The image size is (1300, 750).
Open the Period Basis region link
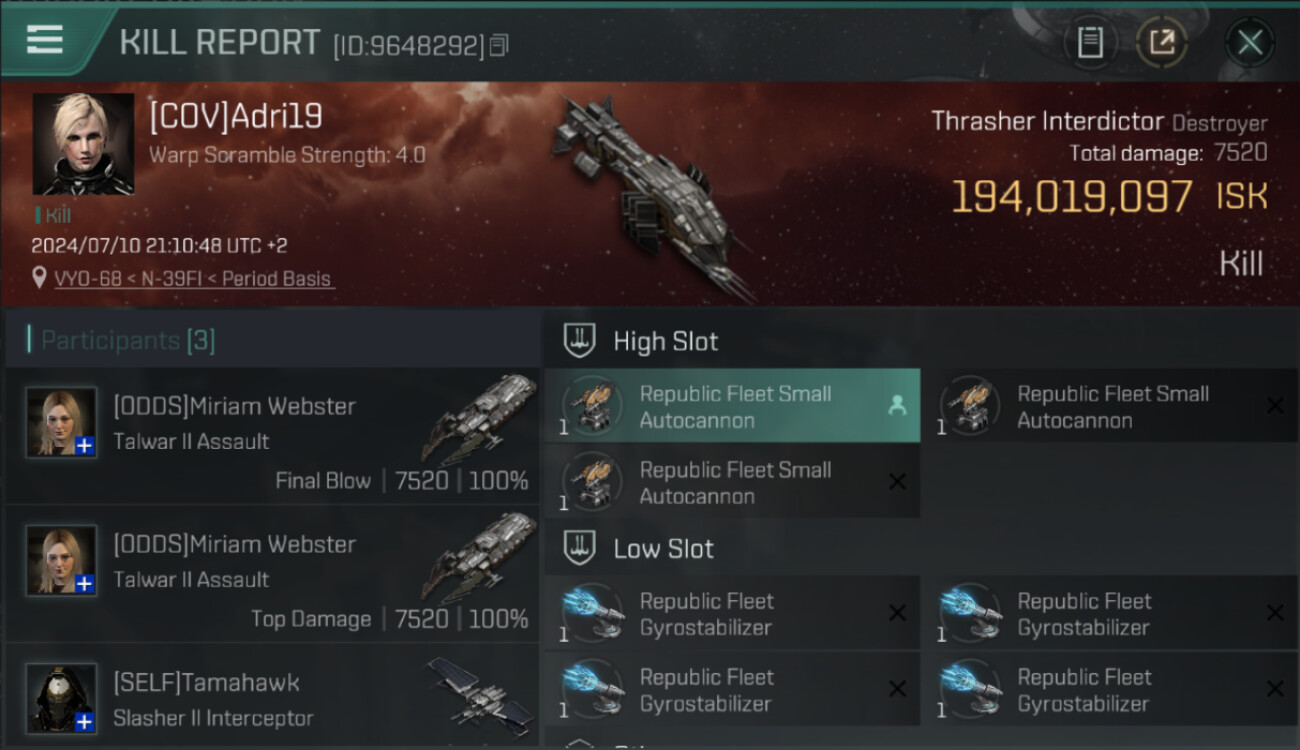click(277, 279)
